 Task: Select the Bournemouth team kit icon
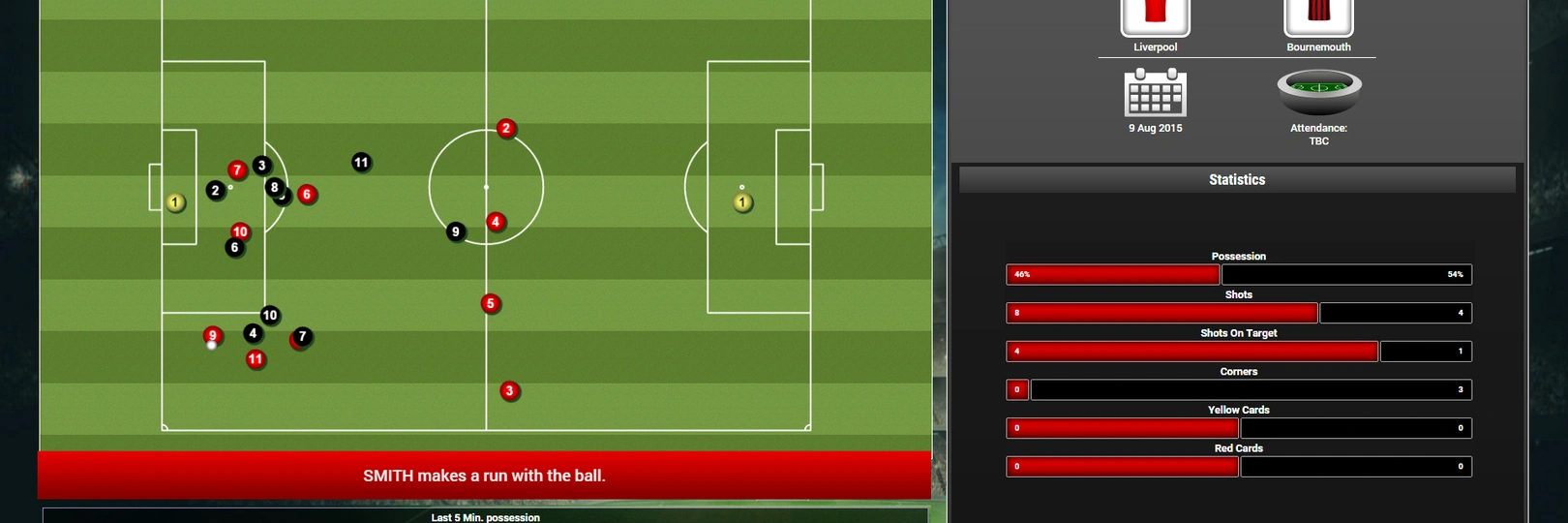click(1318, 16)
